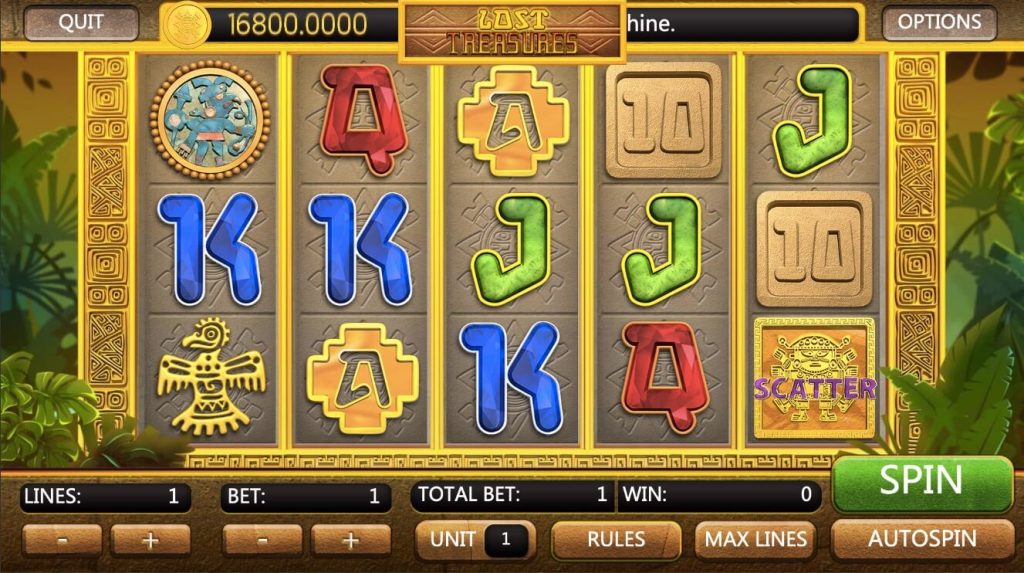The image size is (1024, 573).
Task: Show the game Rules
Action: coord(616,540)
